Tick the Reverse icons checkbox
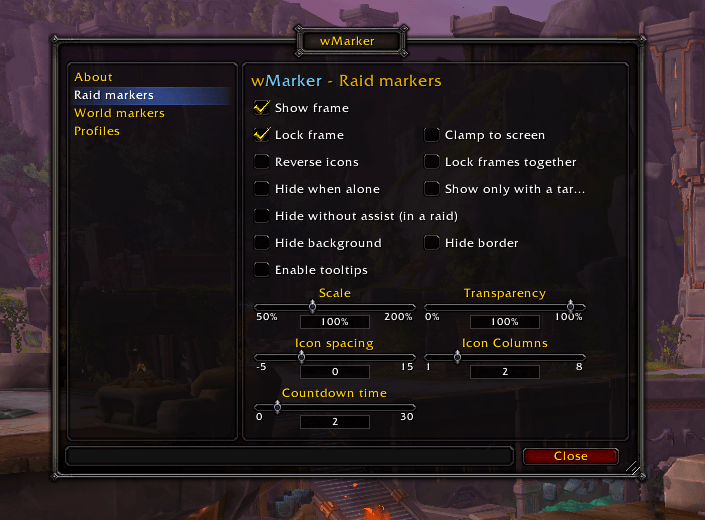The image size is (705, 520). pos(262,161)
